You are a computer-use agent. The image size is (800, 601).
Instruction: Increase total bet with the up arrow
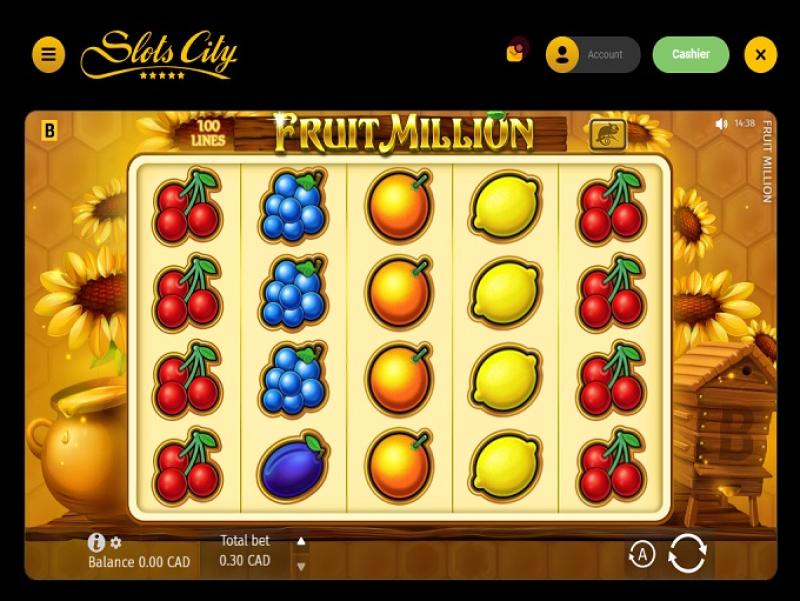pyautogui.click(x=301, y=542)
